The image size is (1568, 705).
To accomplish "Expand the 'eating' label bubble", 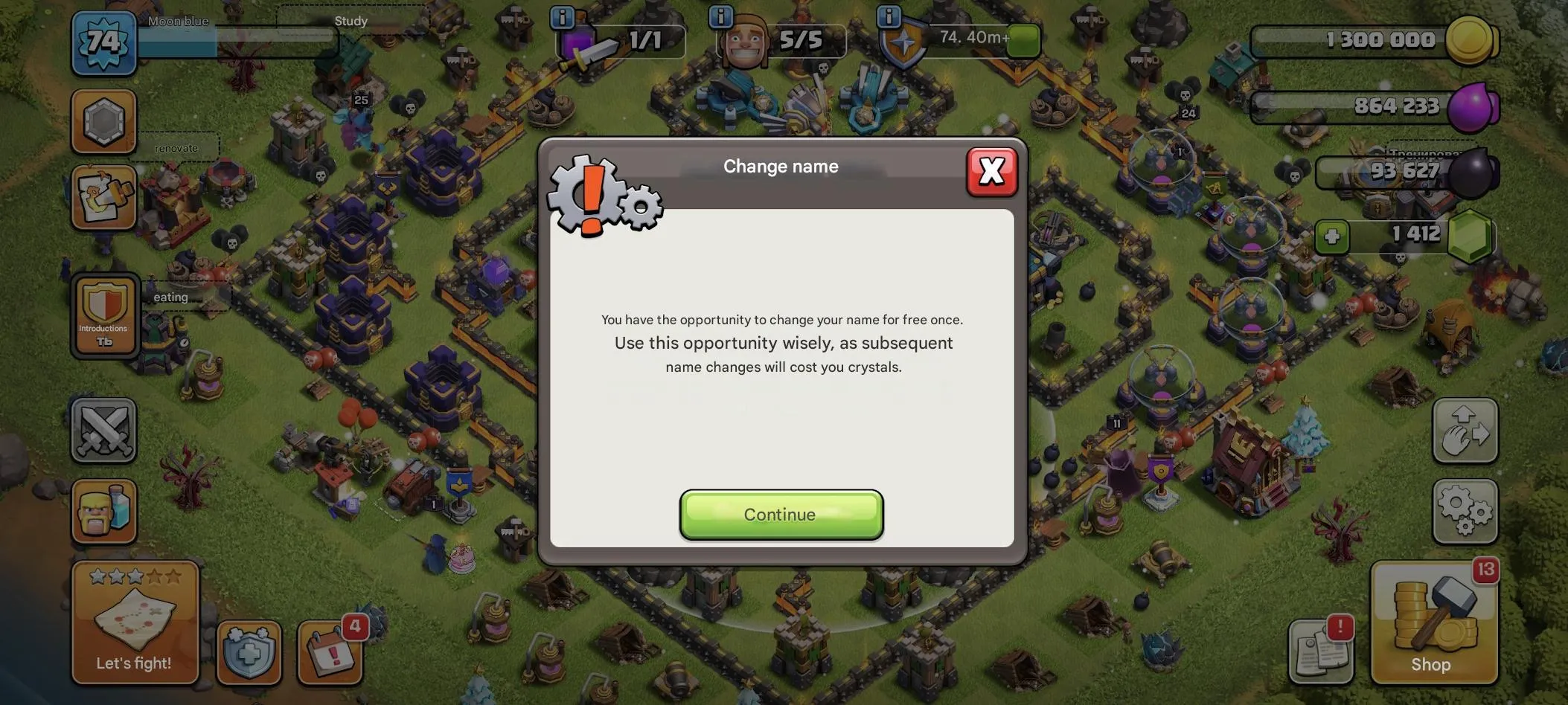I will coord(170,296).
